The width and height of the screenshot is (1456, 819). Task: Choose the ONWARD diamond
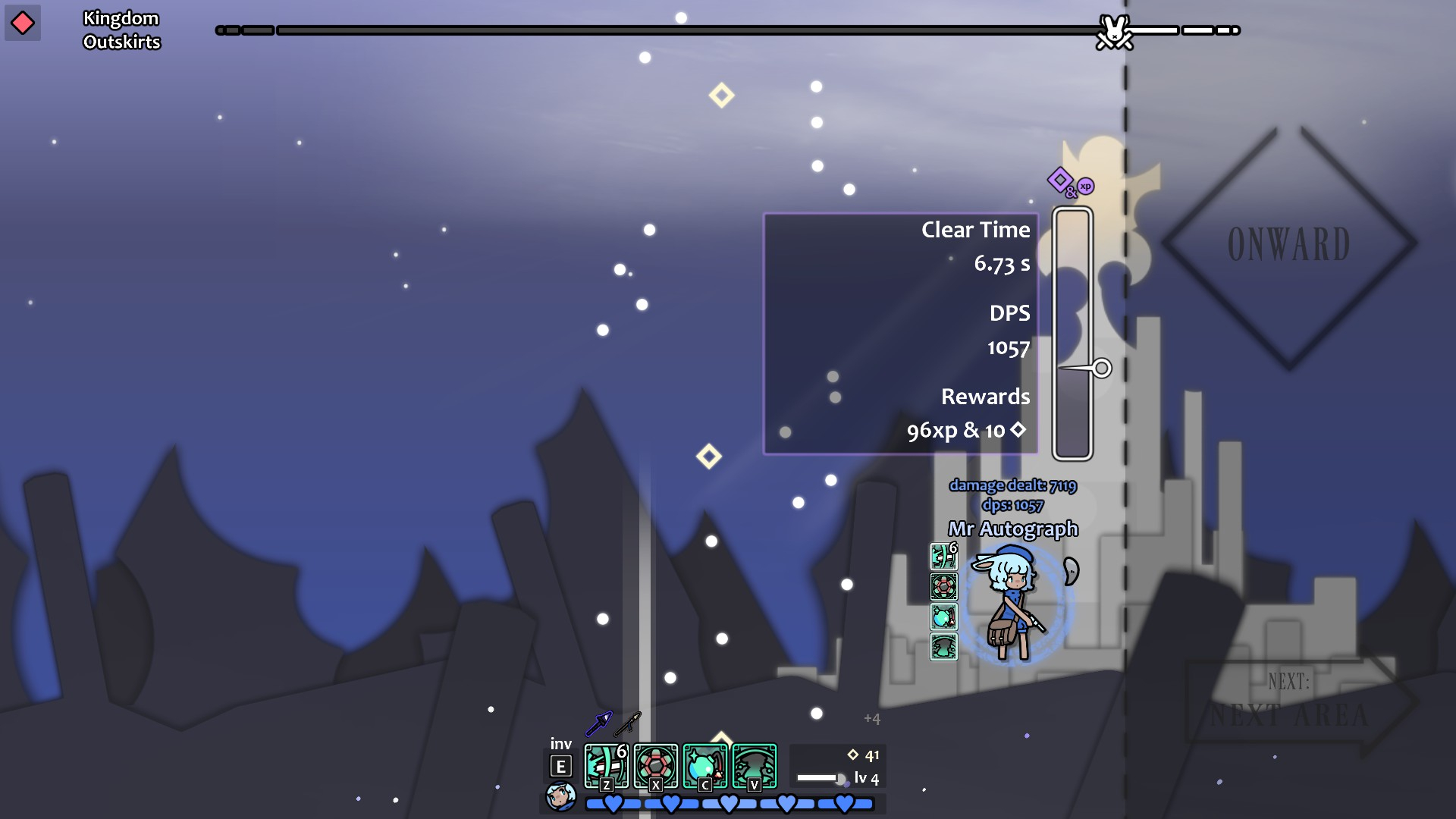(1289, 245)
